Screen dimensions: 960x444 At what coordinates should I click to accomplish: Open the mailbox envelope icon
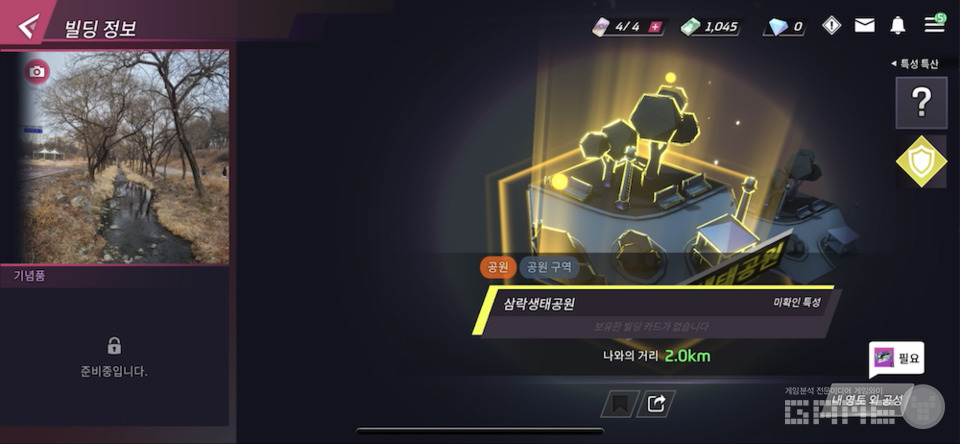864,26
